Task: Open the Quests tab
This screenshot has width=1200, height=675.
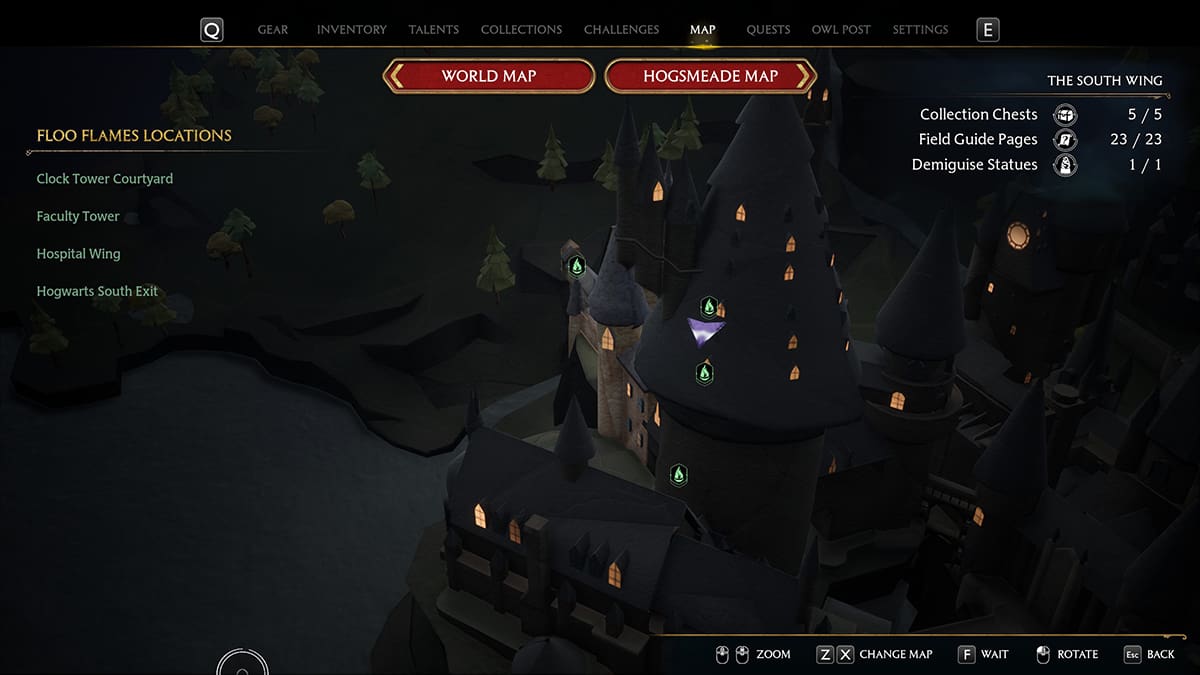Action: (x=768, y=30)
